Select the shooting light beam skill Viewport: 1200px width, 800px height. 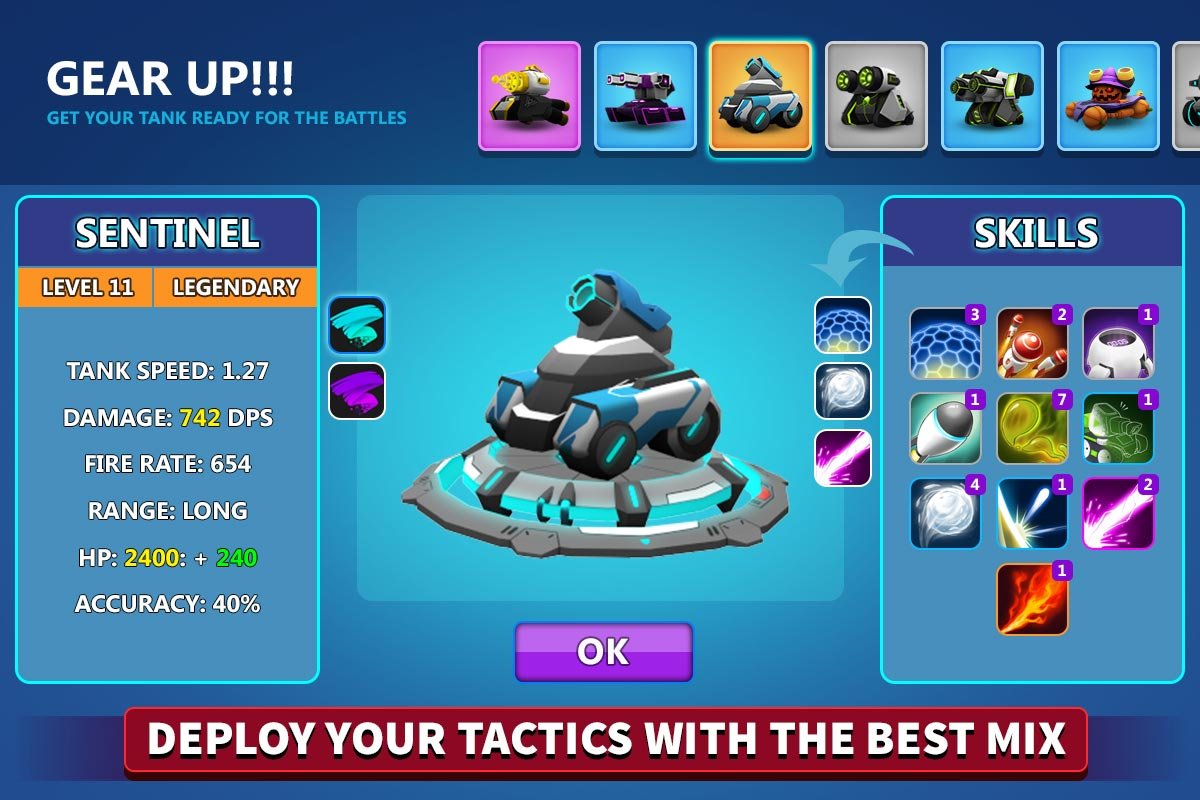click(x=1032, y=513)
